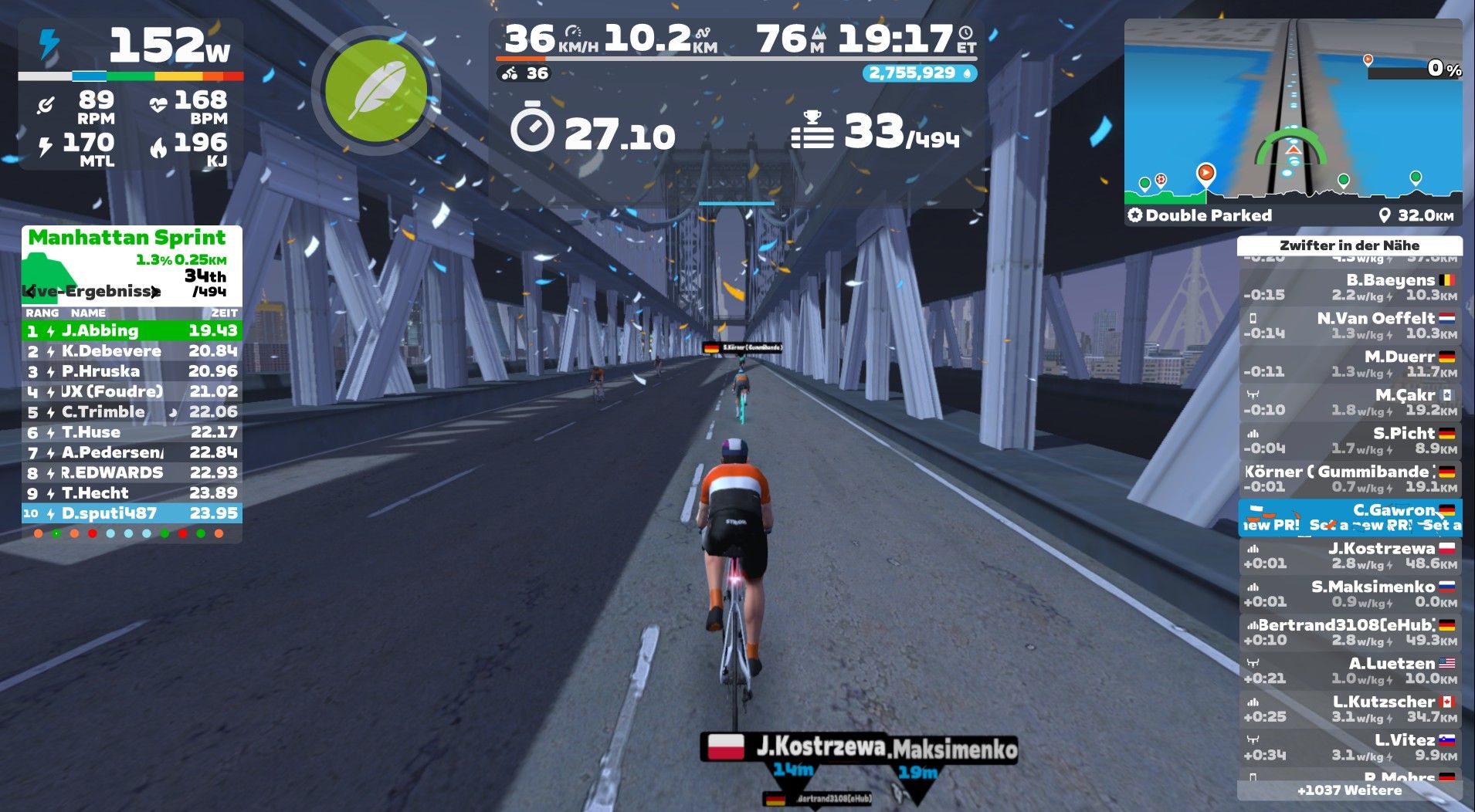Image resolution: width=1475 pixels, height=812 pixels.
Task: Activate the feather power-up
Action: coord(376,92)
